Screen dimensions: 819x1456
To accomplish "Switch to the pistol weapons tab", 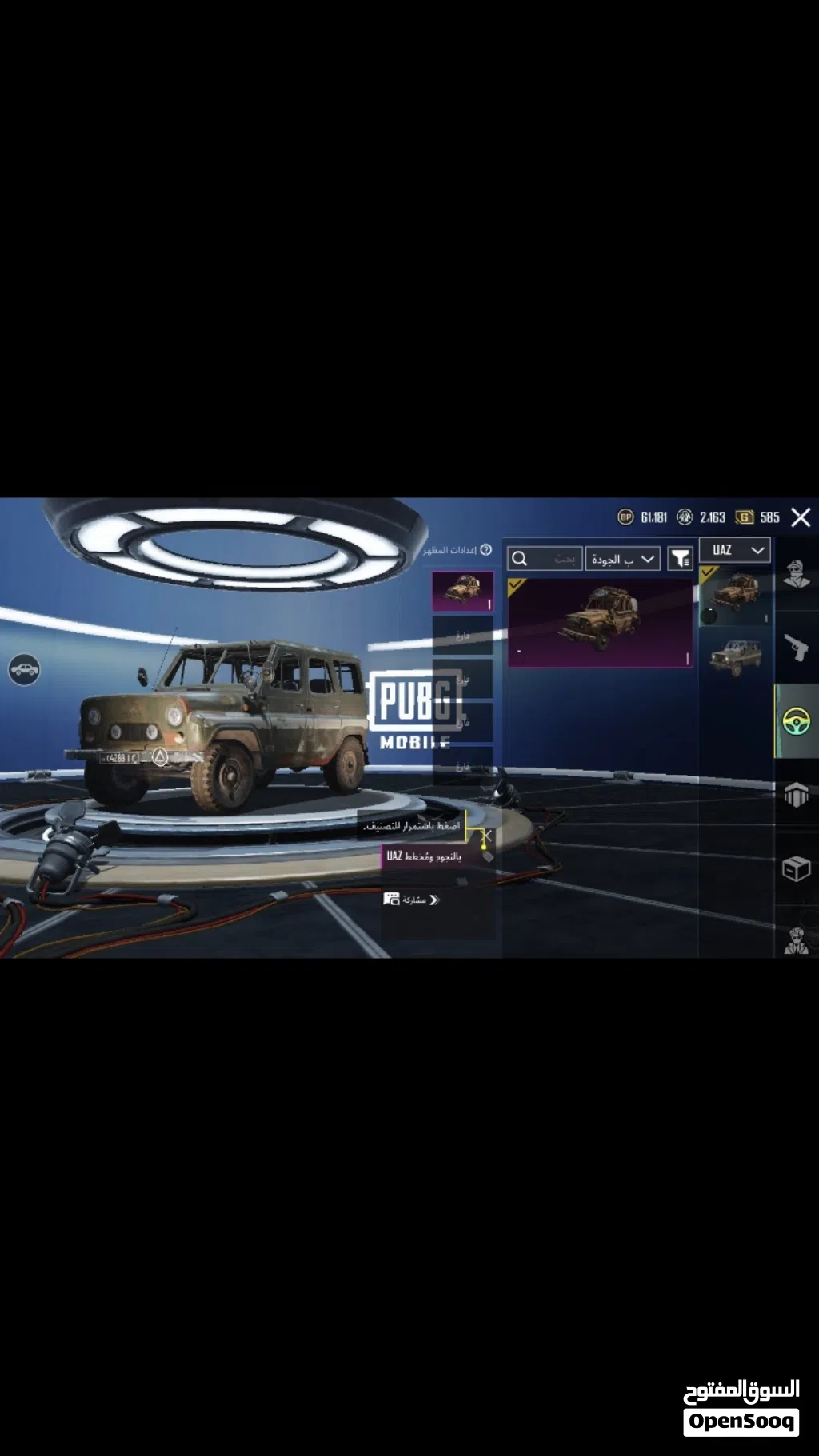I will pos(797,648).
